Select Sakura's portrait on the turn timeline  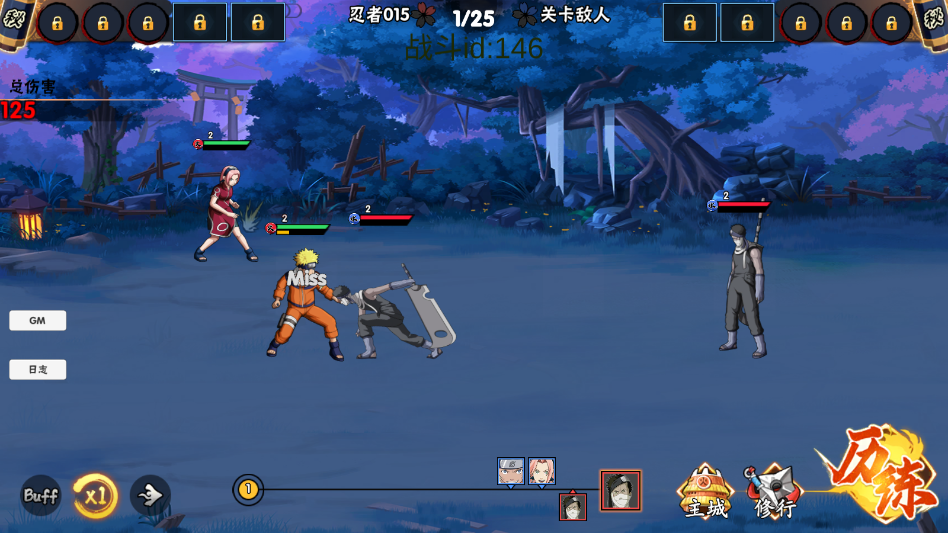click(x=541, y=471)
